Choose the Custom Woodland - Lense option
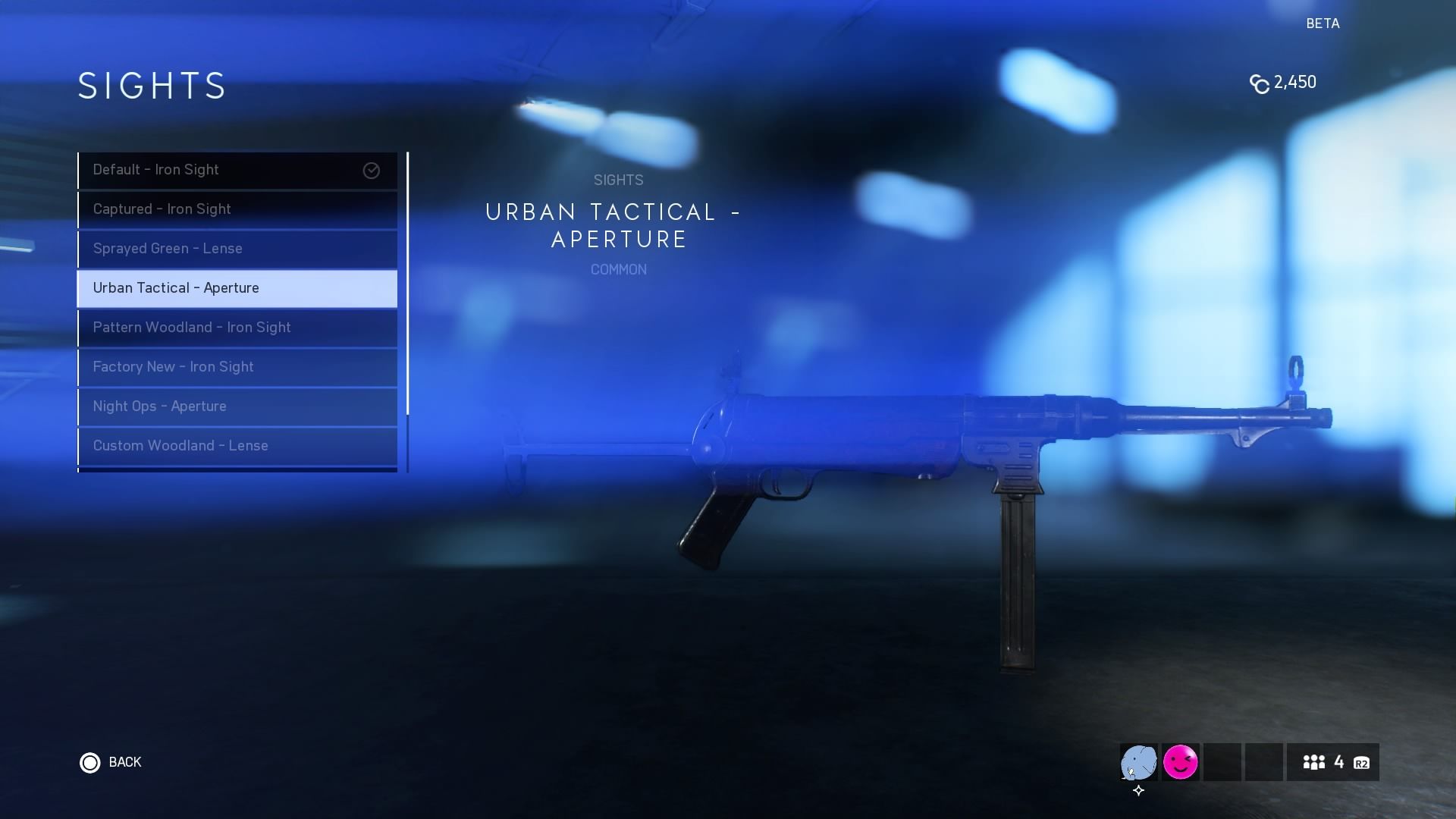The width and height of the screenshot is (1456, 819). [x=237, y=446]
